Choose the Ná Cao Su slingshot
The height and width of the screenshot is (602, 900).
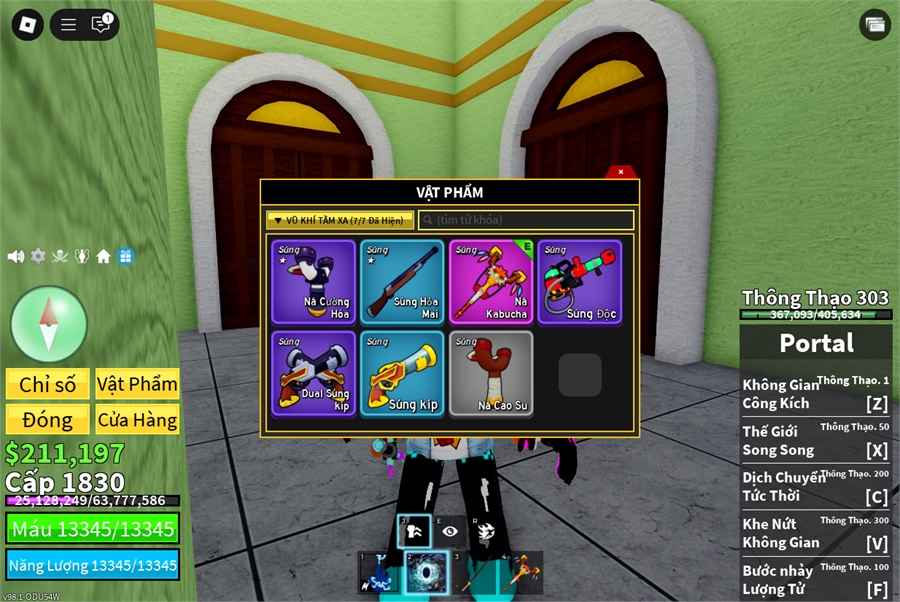point(491,373)
